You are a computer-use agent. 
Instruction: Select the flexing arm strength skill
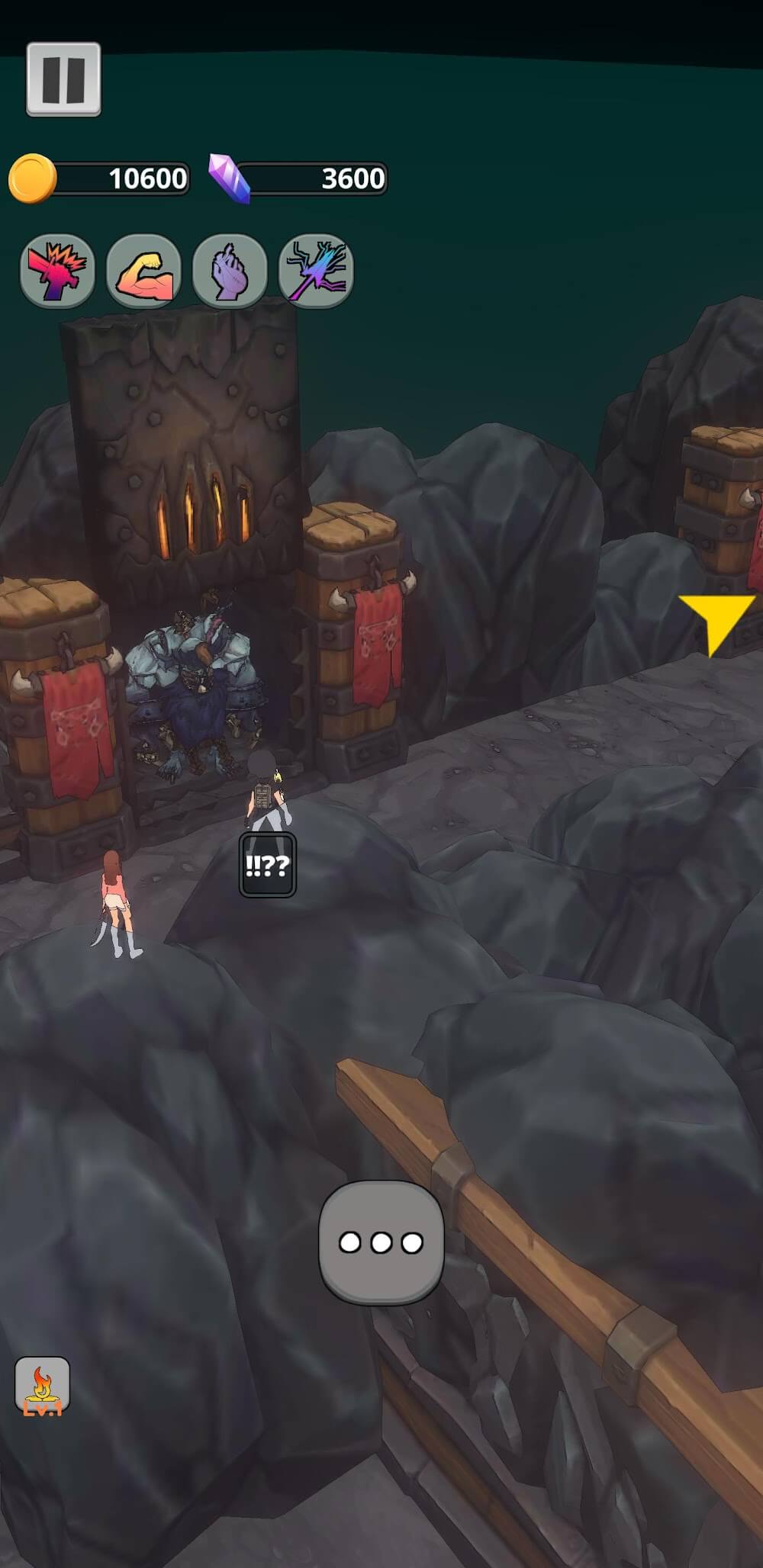click(x=143, y=271)
